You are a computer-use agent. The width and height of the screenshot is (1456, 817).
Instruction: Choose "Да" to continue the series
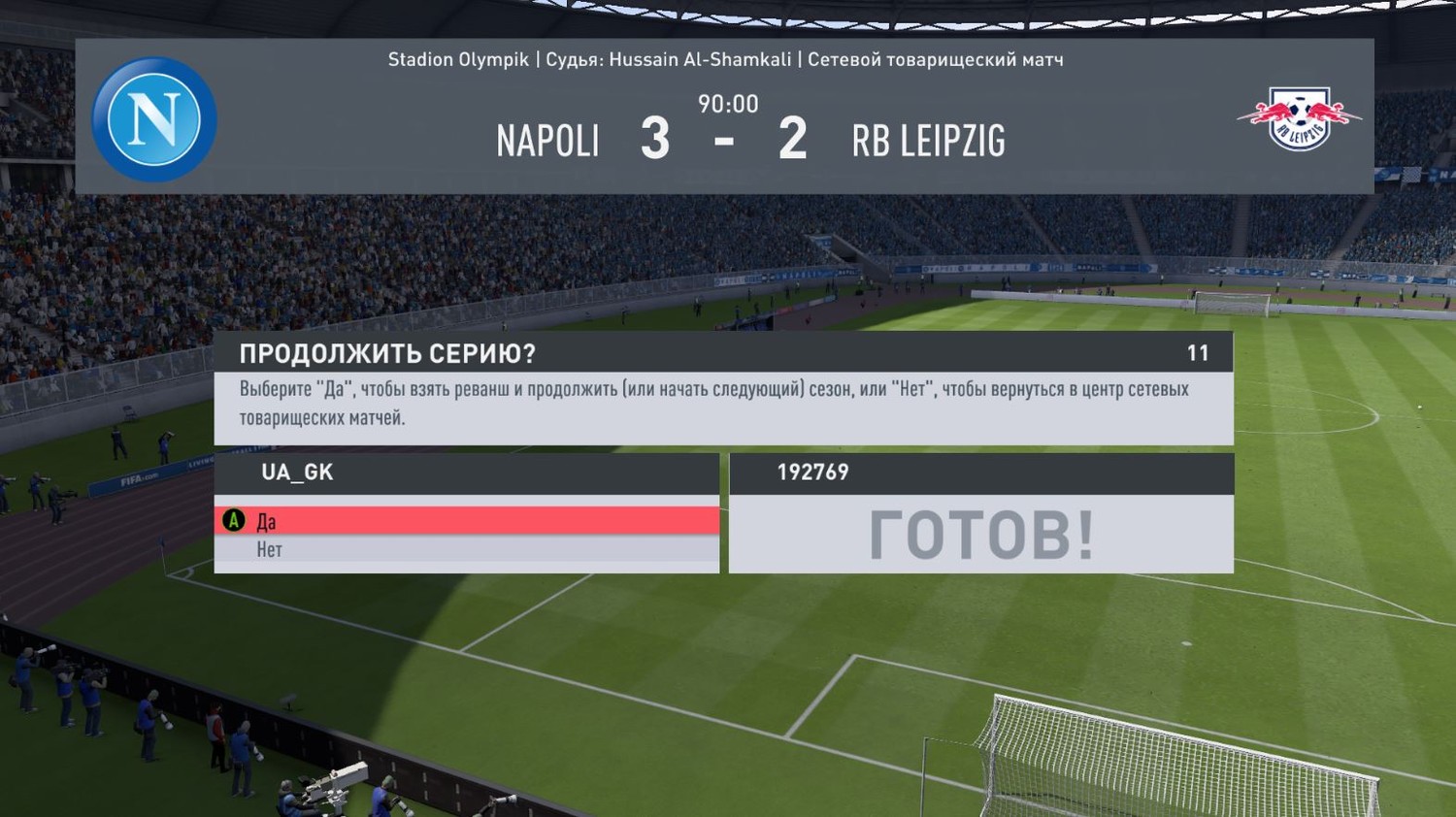pos(466,521)
